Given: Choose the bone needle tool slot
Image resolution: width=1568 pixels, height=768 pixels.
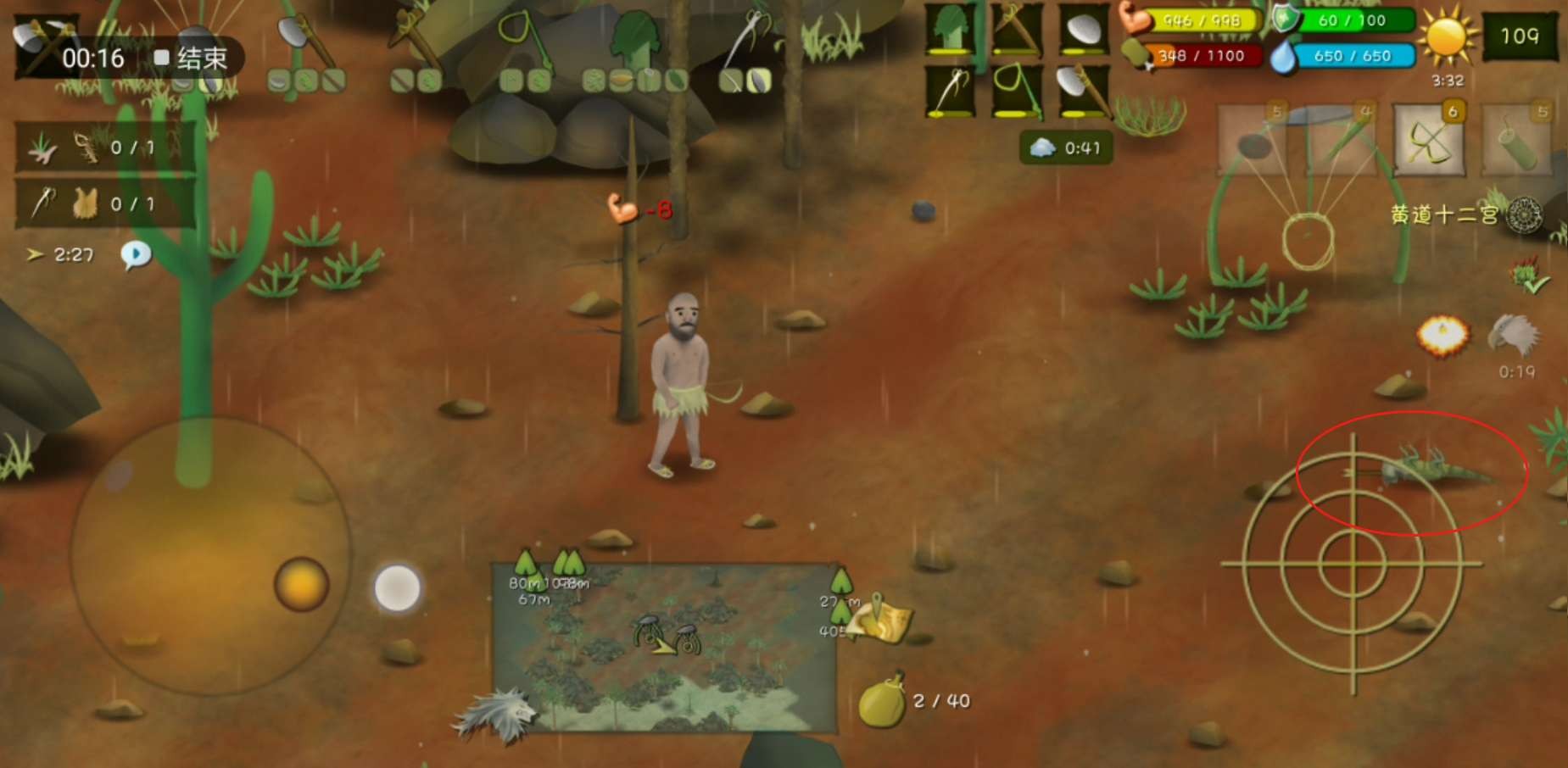Looking at the screenshot, I should pos(950,90).
